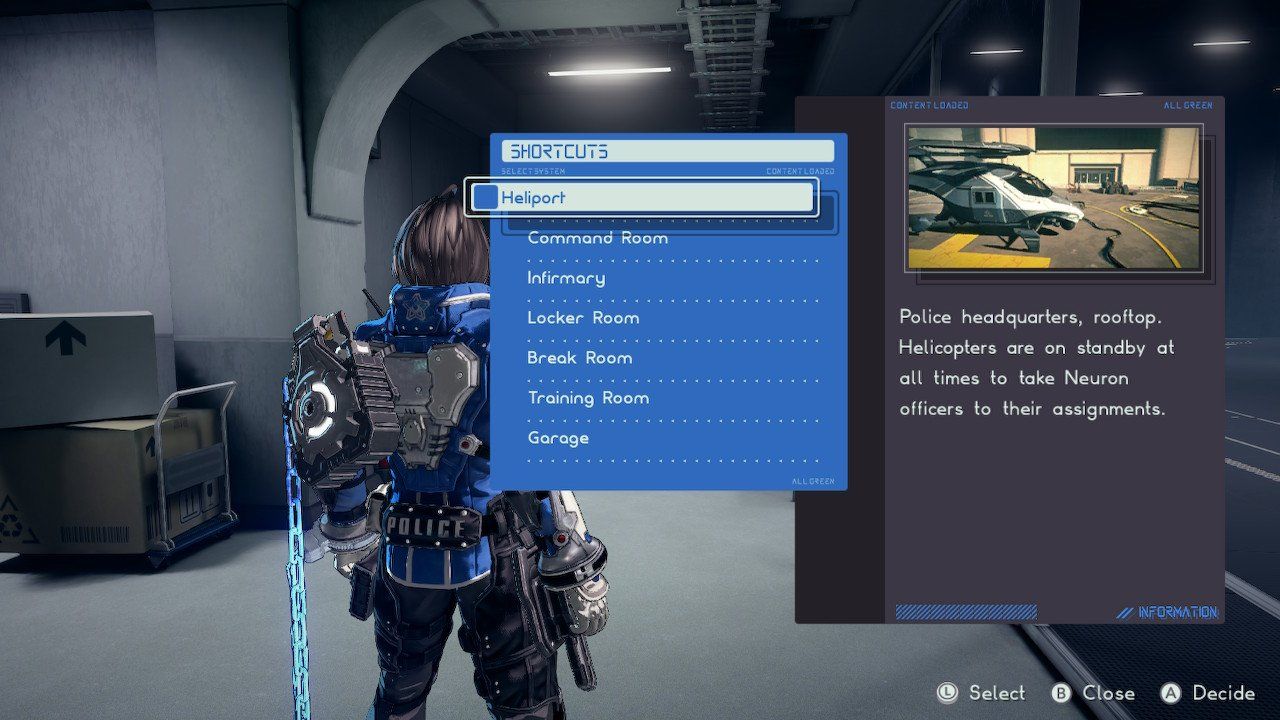Click the dotted separator under Heliport
The width and height of the screenshot is (1280, 720).
coord(670,219)
